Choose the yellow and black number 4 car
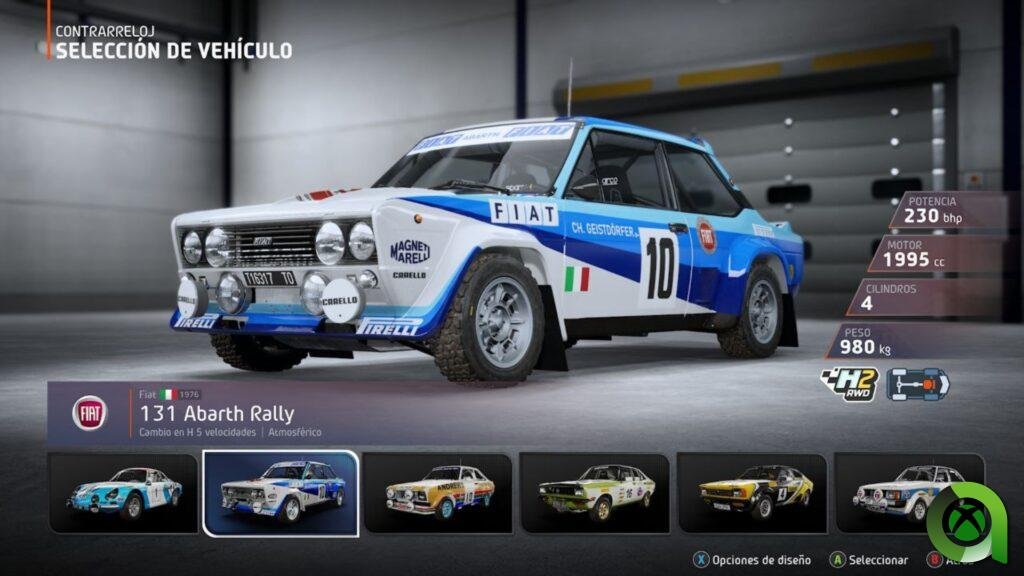1024x576 pixels. click(752, 492)
